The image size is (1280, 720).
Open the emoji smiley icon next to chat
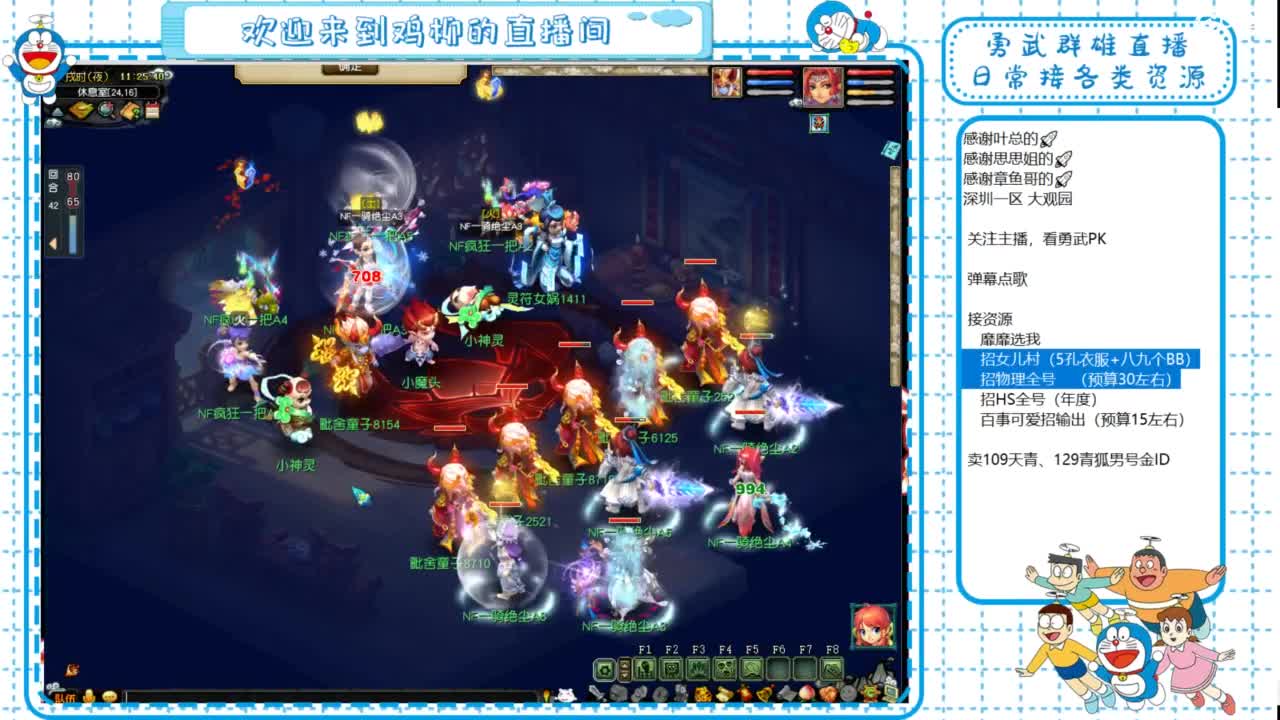point(110,696)
